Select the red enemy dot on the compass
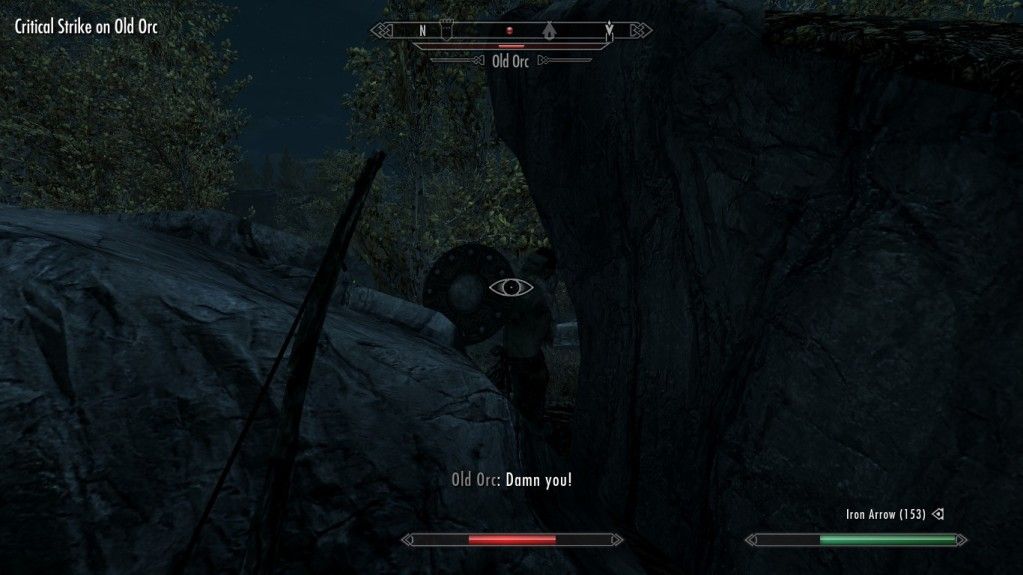1023x575 pixels. pos(509,31)
